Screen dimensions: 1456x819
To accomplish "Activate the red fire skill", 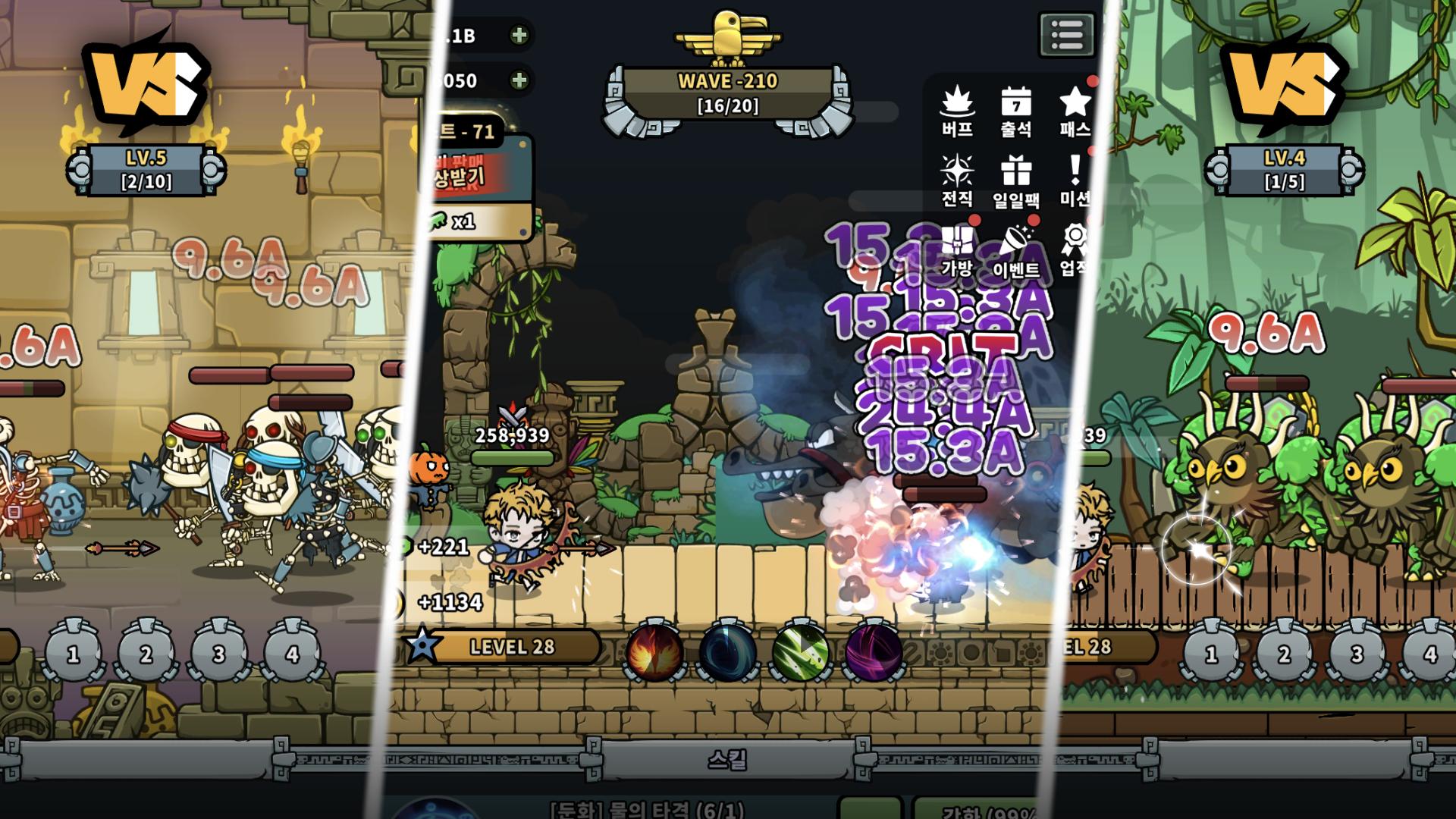I will tap(654, 652).
